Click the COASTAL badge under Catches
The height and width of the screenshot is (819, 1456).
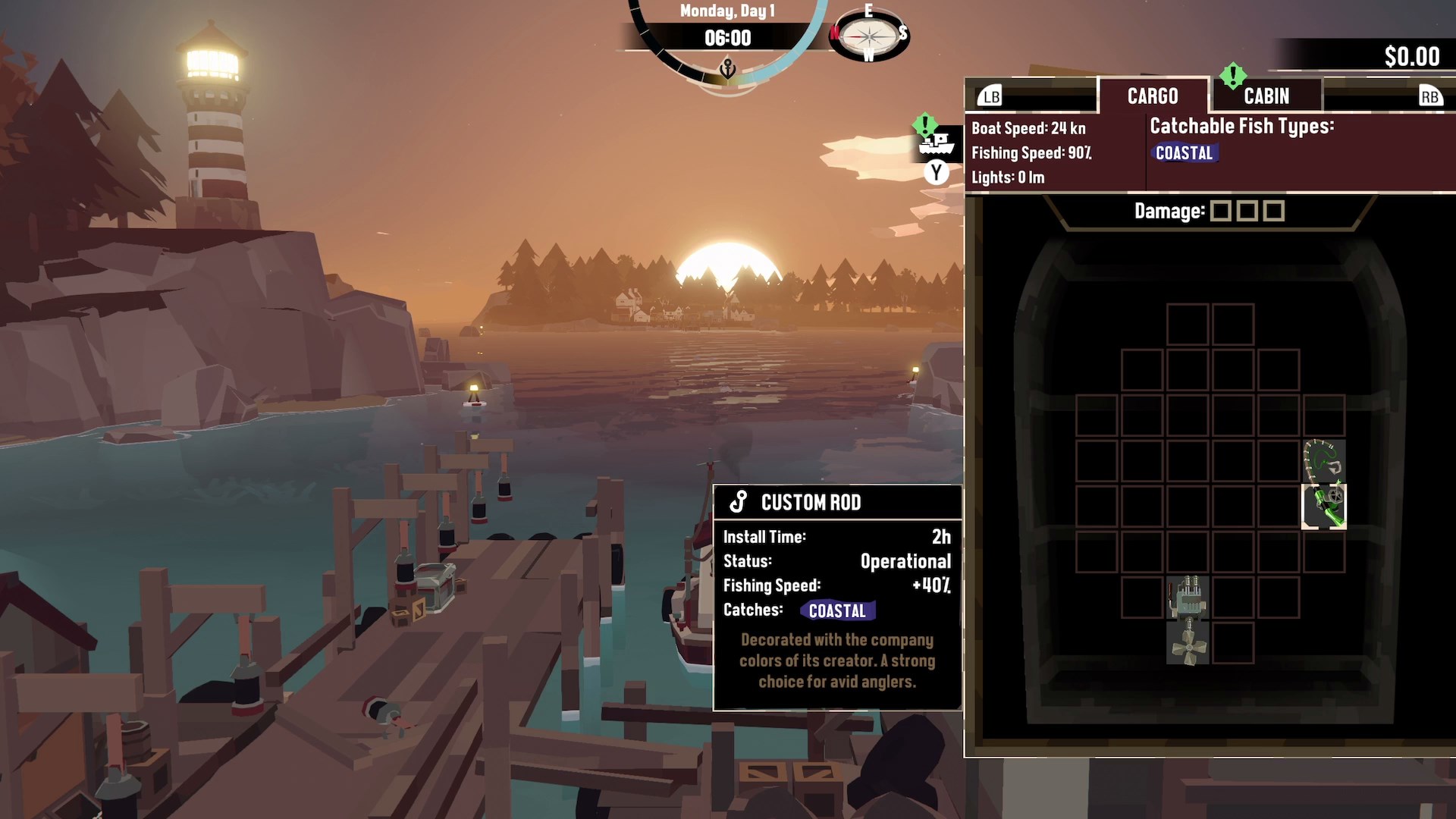(x=837, y=610)
